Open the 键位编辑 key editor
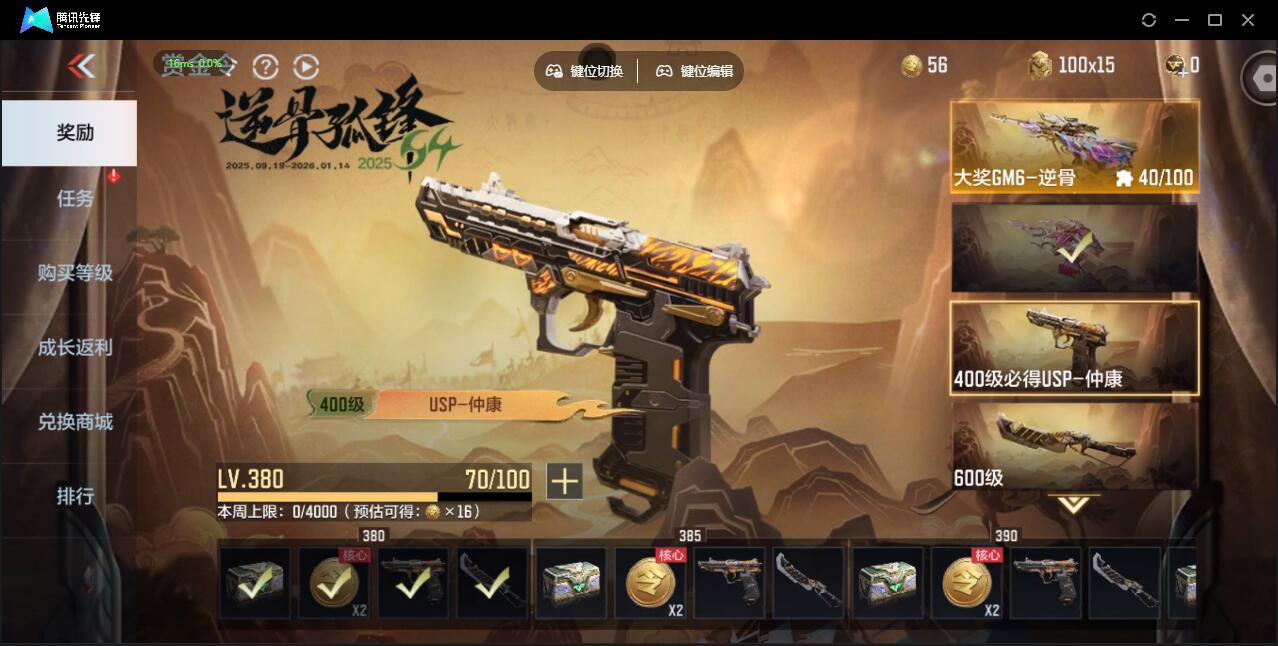The image size is (1278, 646). coord(695,71)
